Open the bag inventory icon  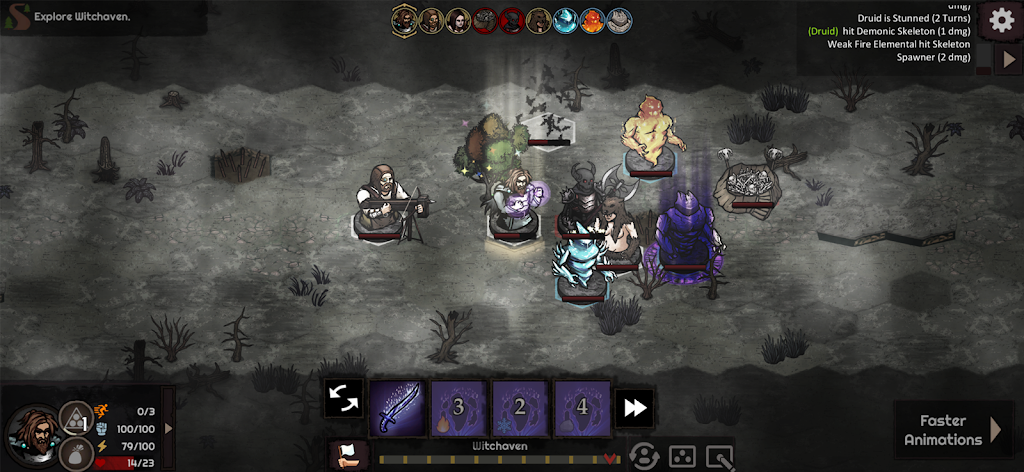[x=76, y=454]
